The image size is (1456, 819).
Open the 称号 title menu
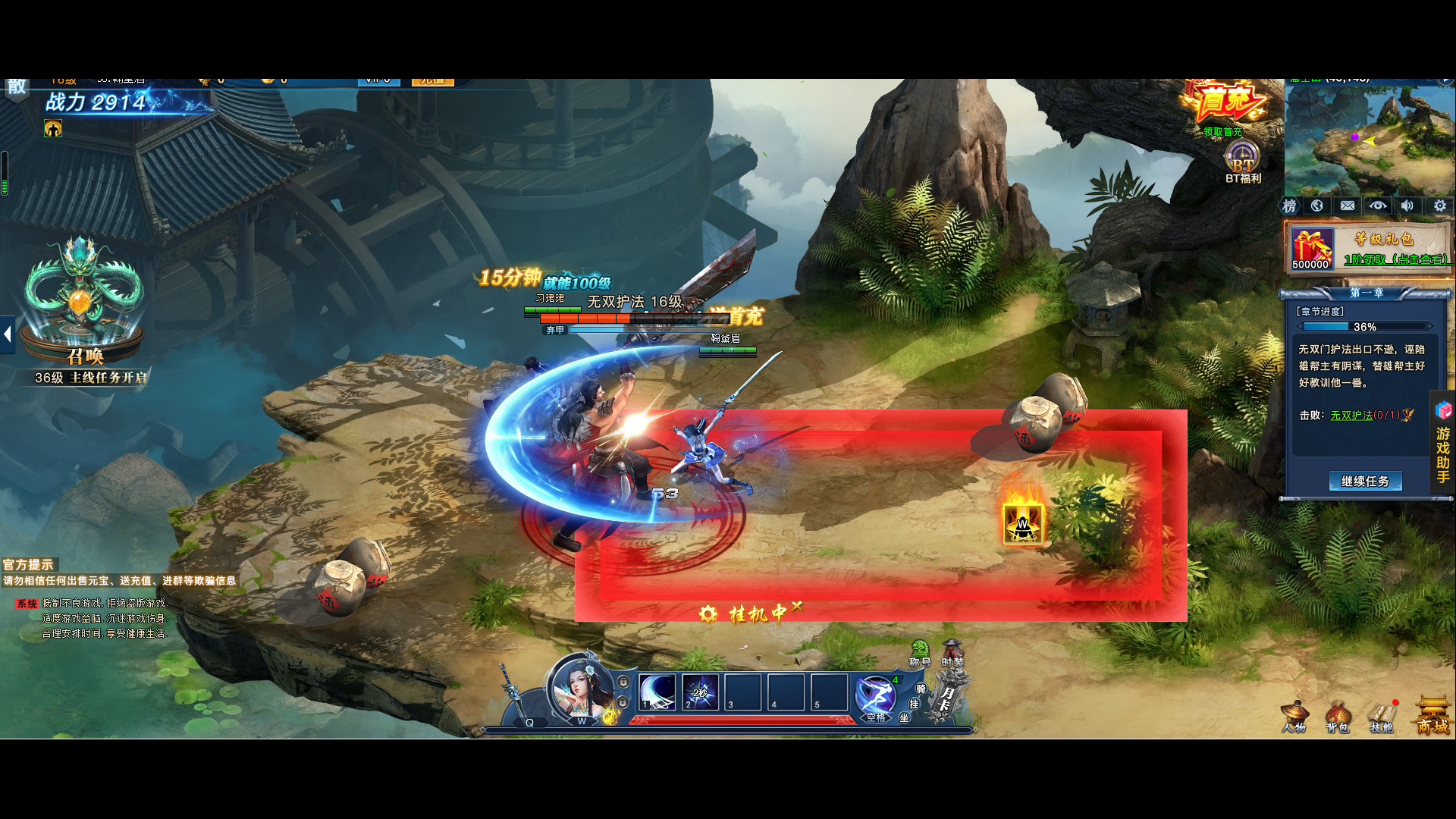[x=920, y=654]
